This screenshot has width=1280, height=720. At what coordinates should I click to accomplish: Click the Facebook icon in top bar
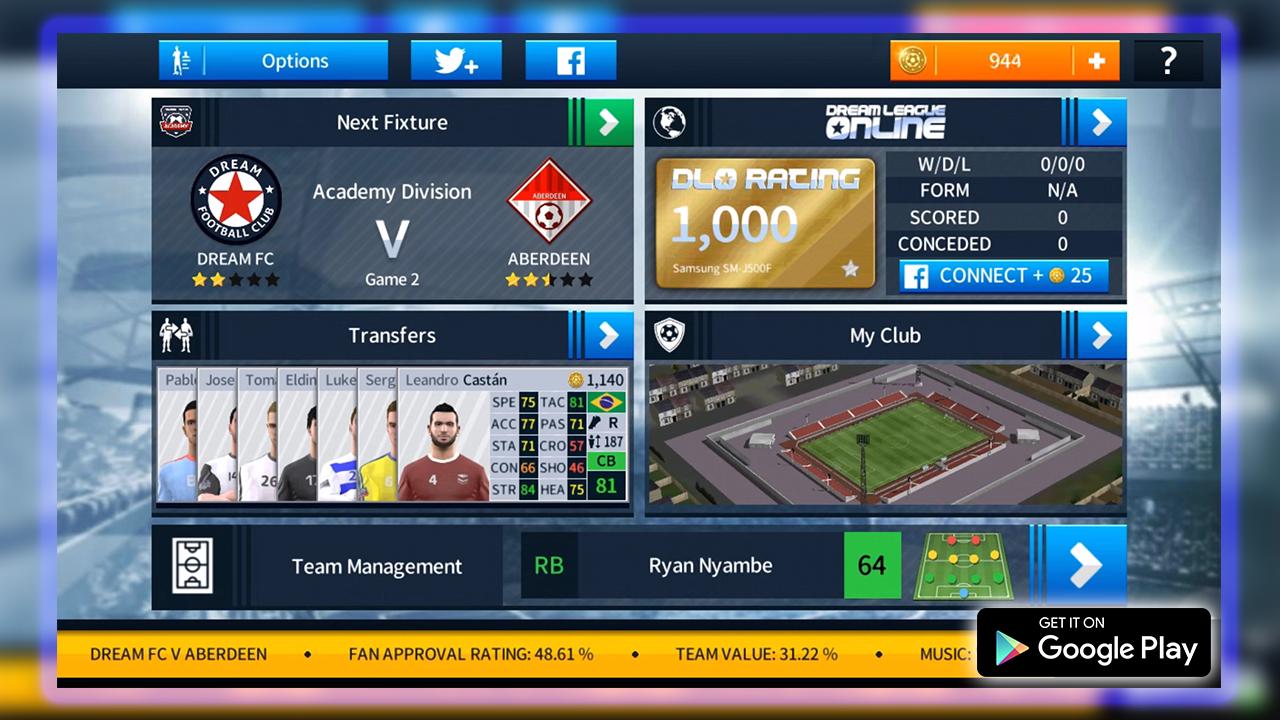pos(571,60)
